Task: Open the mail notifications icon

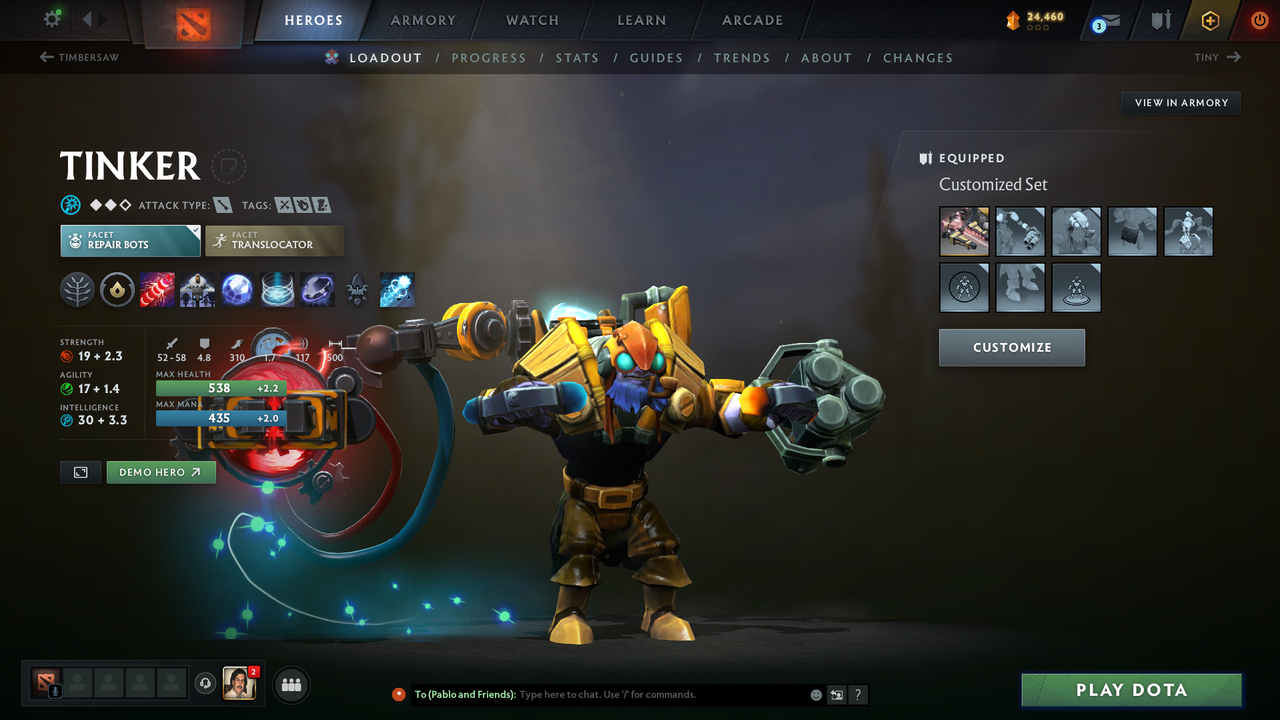Action: pyautogui.click(x=1105, y=19)
